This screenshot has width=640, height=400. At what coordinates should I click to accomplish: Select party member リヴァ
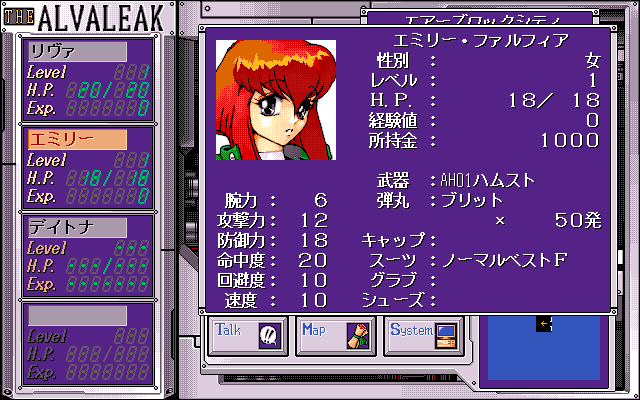pyautogui.click(x=77, y=51)
